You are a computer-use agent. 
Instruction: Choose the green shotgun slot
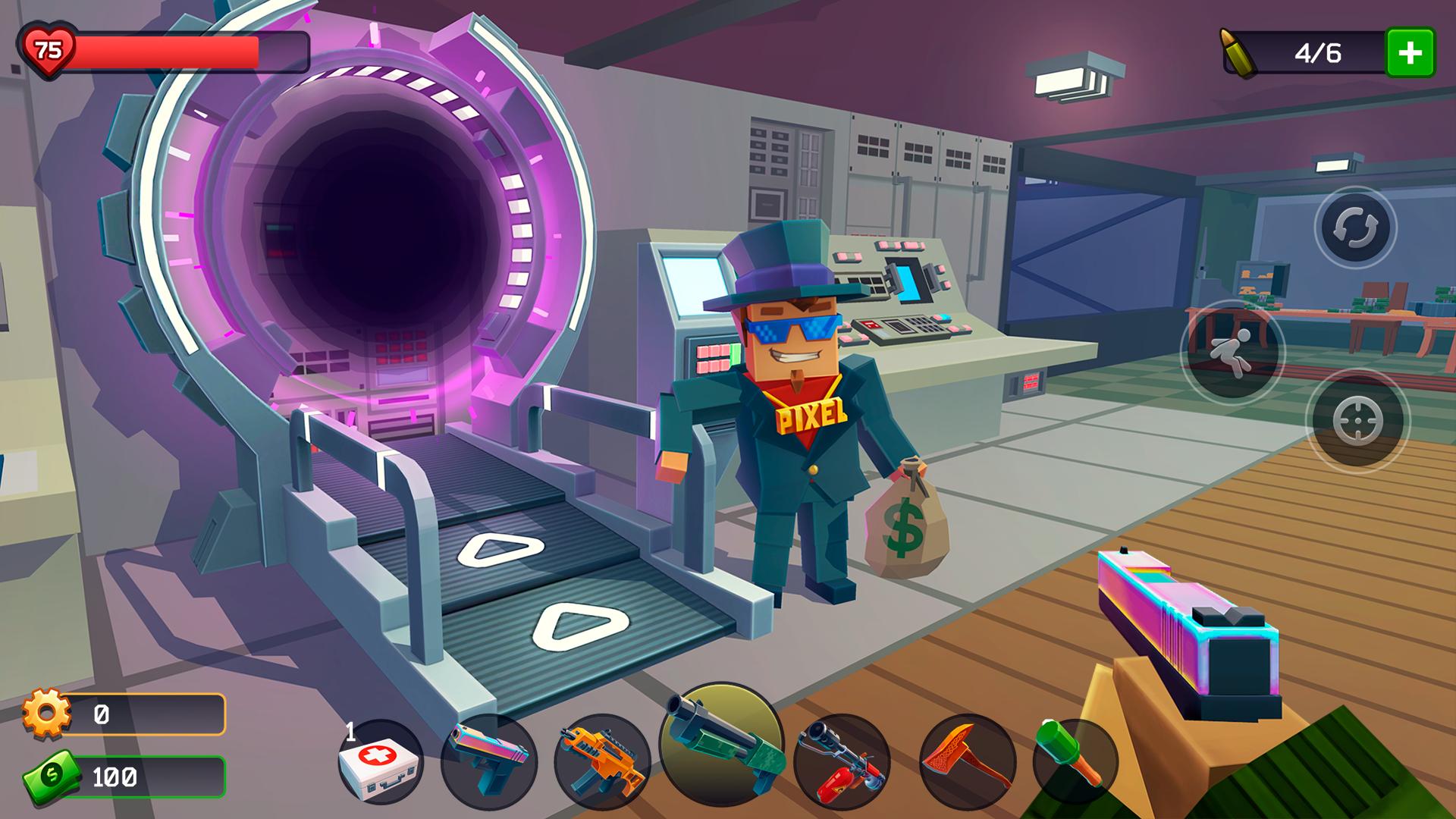tap(721, 742)
